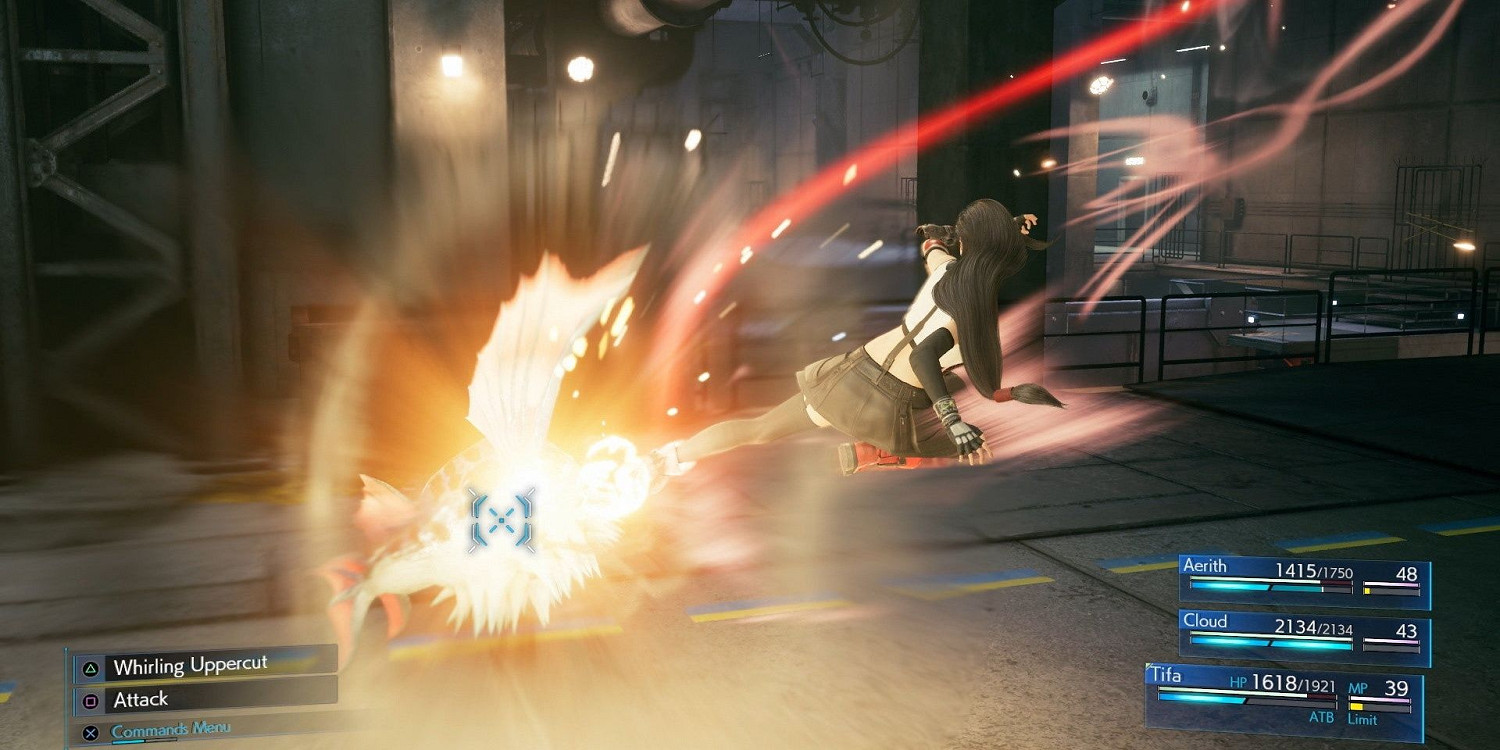Click the HP label in Tifa's status bar
The image size is (1500, 750).
tap(1239, 683)
